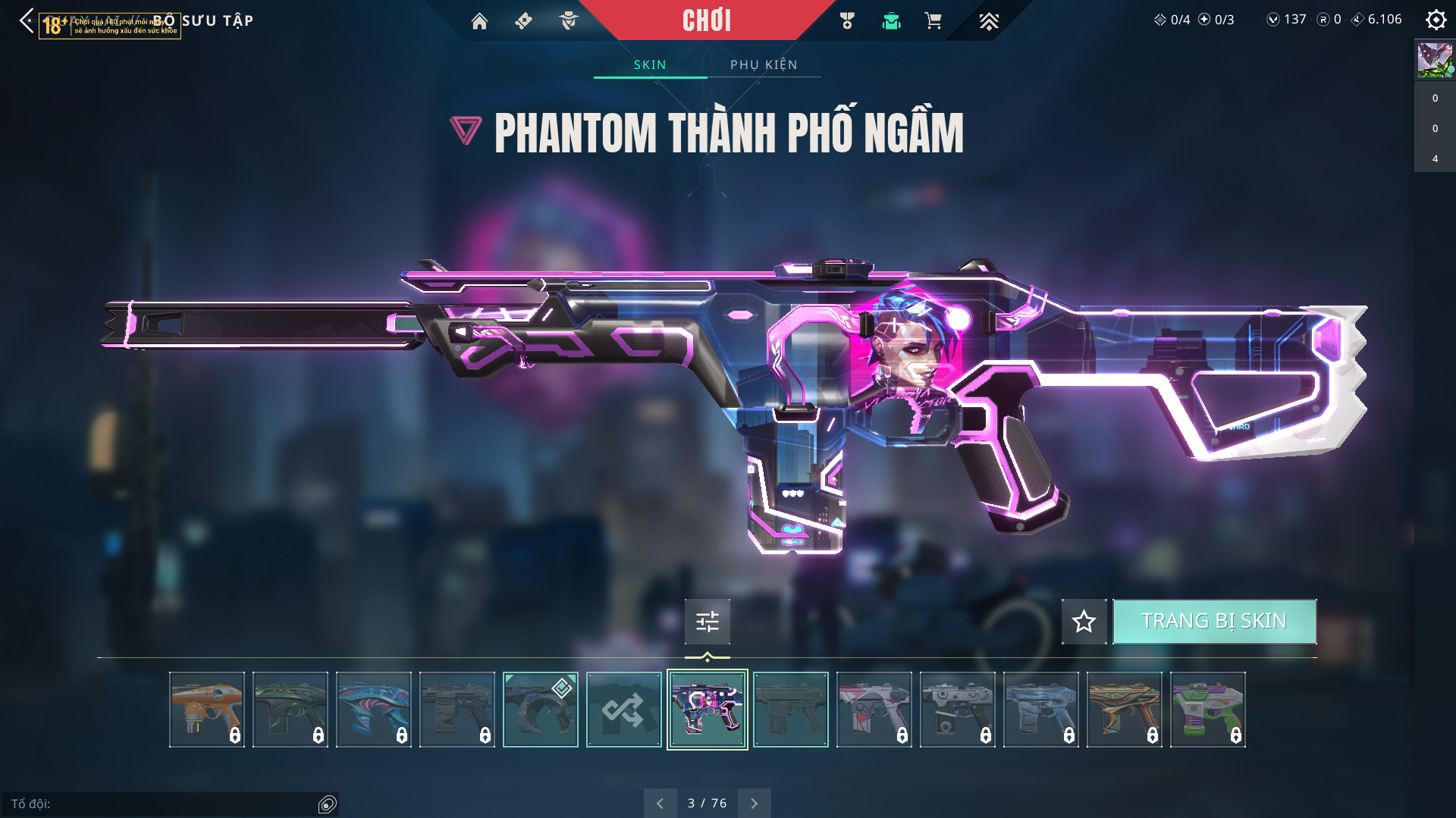1456x818 pixels.
Task: Open the agents icon in top bar
Action: [x=569, y=21]
